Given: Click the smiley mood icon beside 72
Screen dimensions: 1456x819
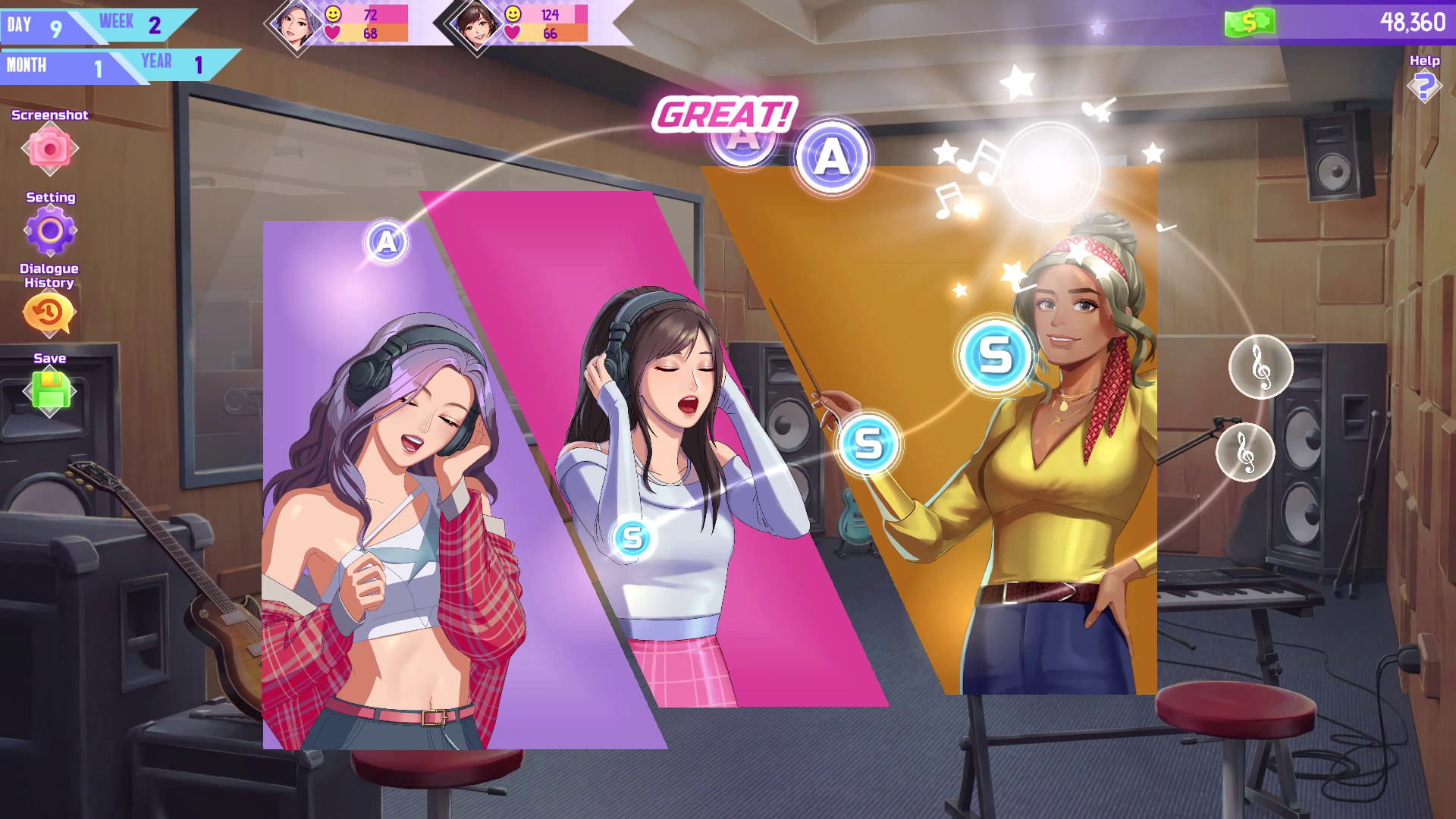Looking at the screenshot, I should click(x=332, y=14).
